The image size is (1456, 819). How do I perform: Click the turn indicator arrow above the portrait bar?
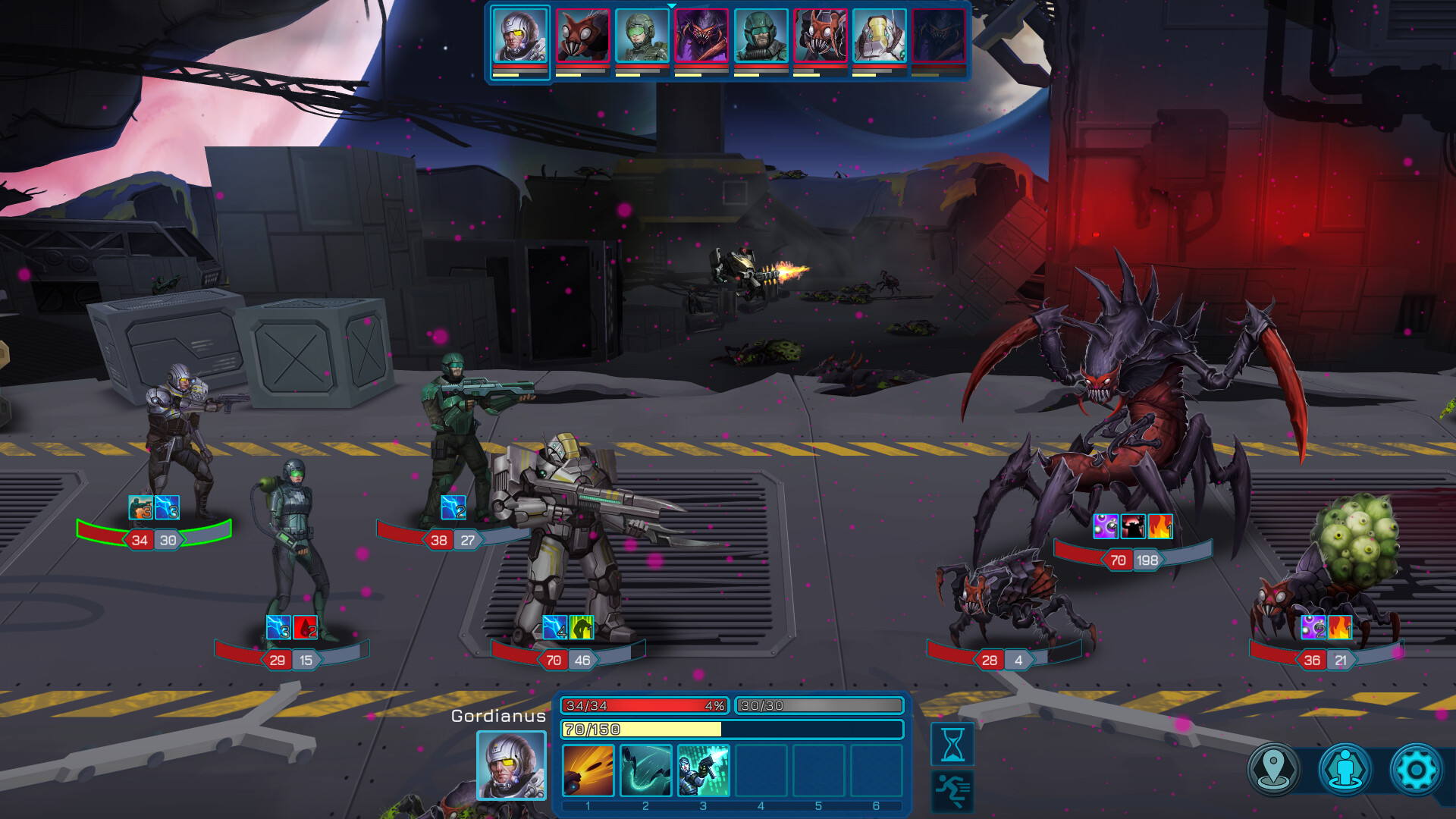(670, 5)
